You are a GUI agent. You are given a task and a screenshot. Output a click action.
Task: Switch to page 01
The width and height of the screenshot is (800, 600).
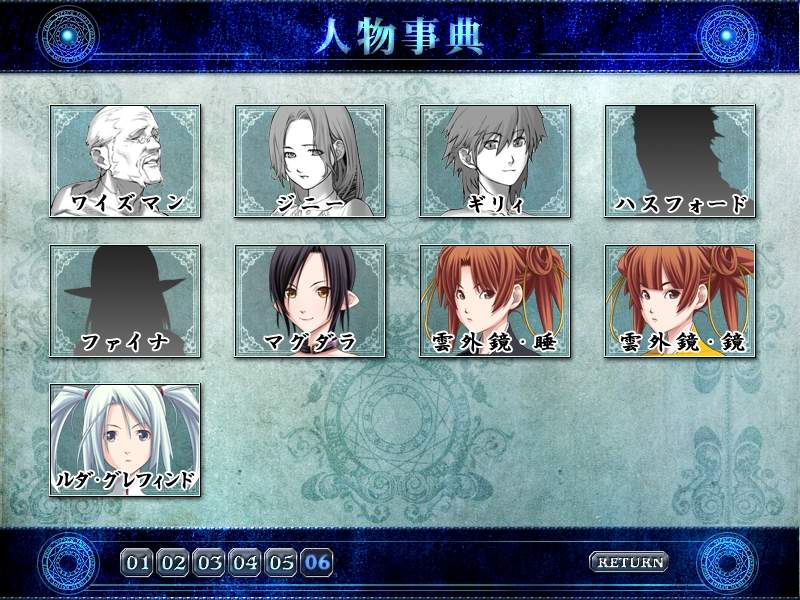[138, 562]
